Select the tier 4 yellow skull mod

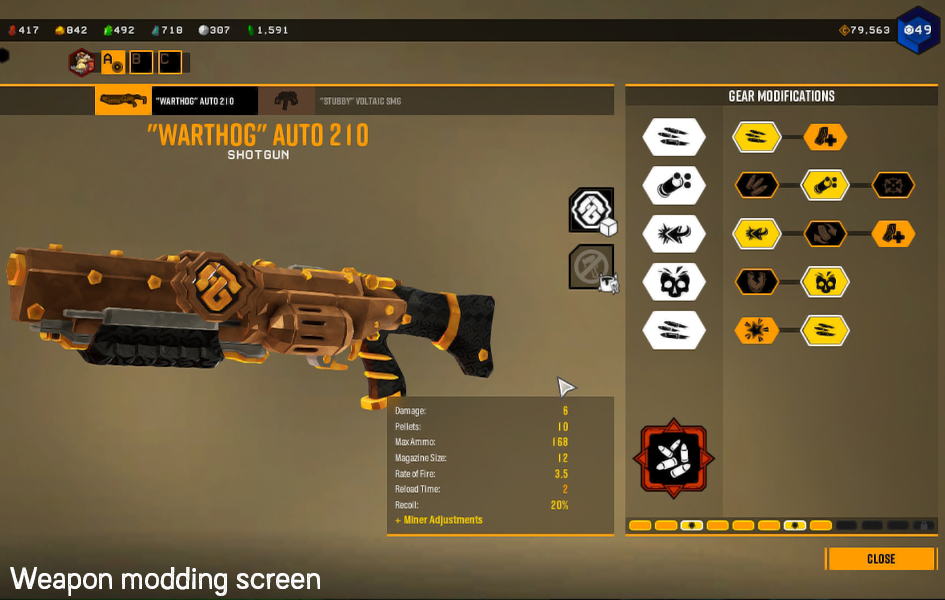(826, 282)
